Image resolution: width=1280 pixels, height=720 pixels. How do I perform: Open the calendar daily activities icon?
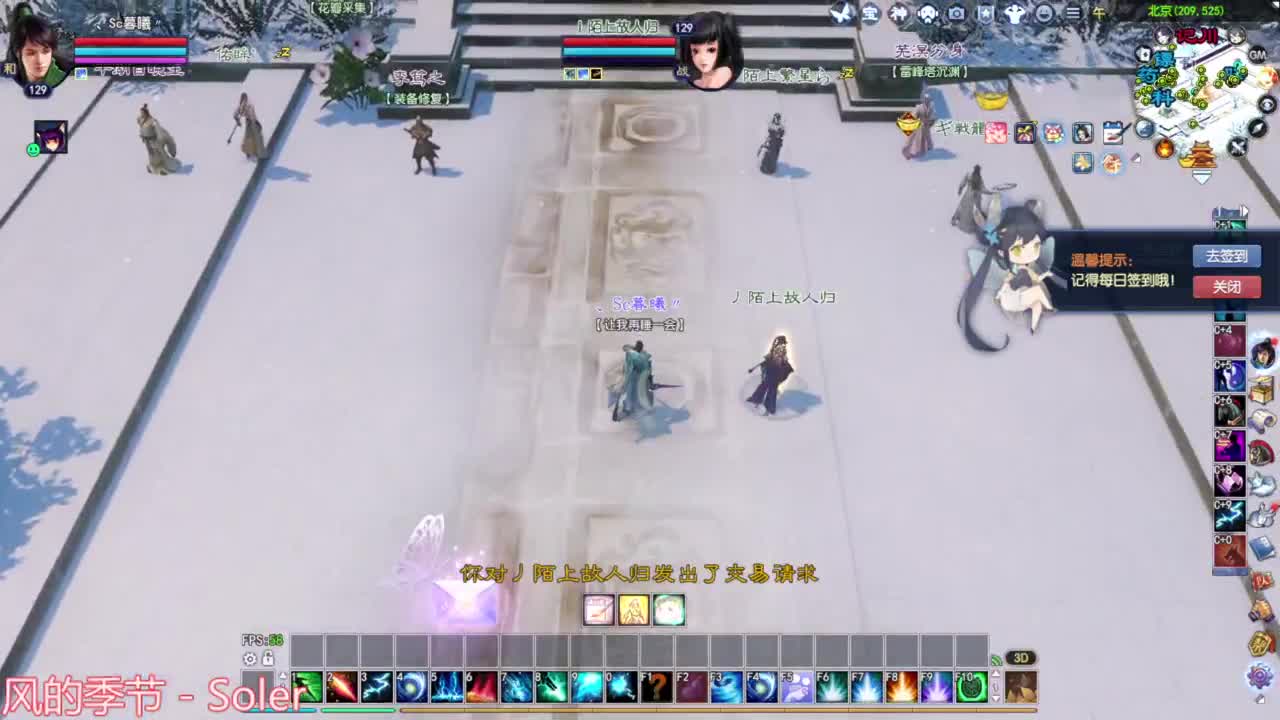pos(1113,132)
